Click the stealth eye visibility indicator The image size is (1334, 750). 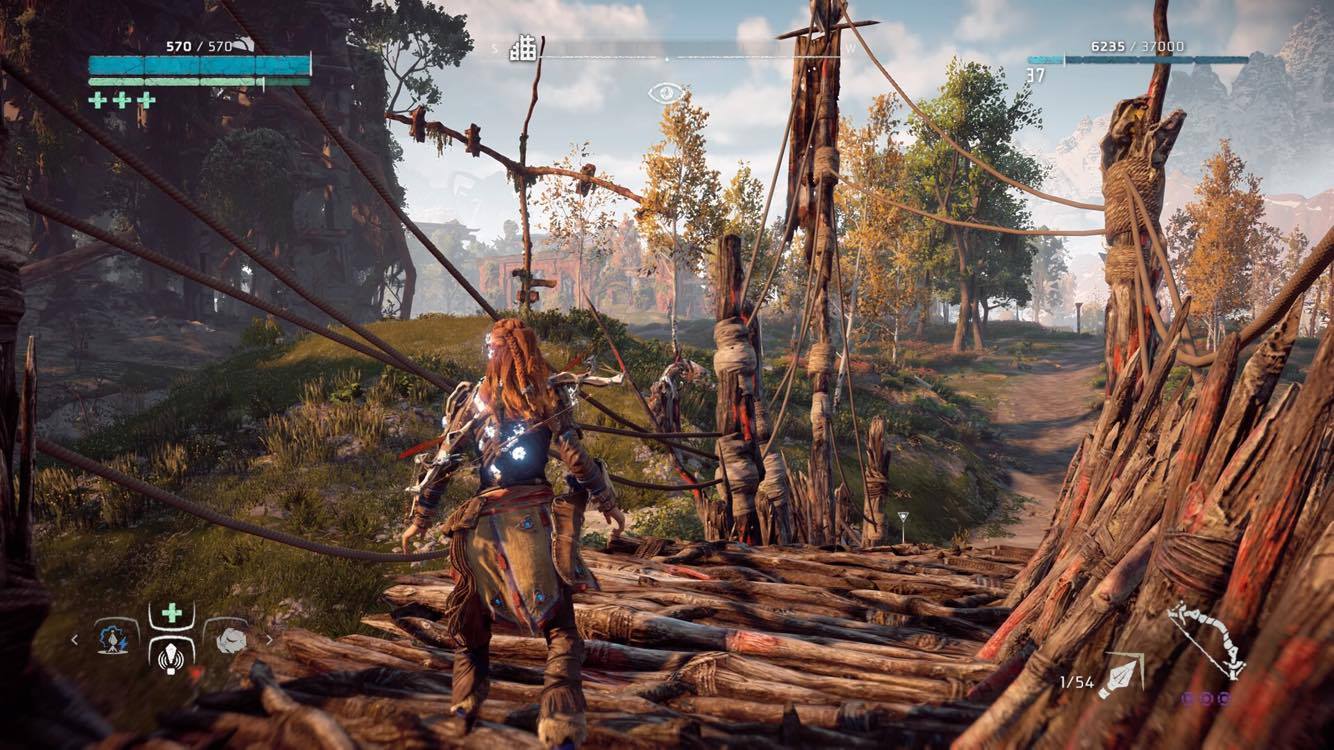coord(666,94)
